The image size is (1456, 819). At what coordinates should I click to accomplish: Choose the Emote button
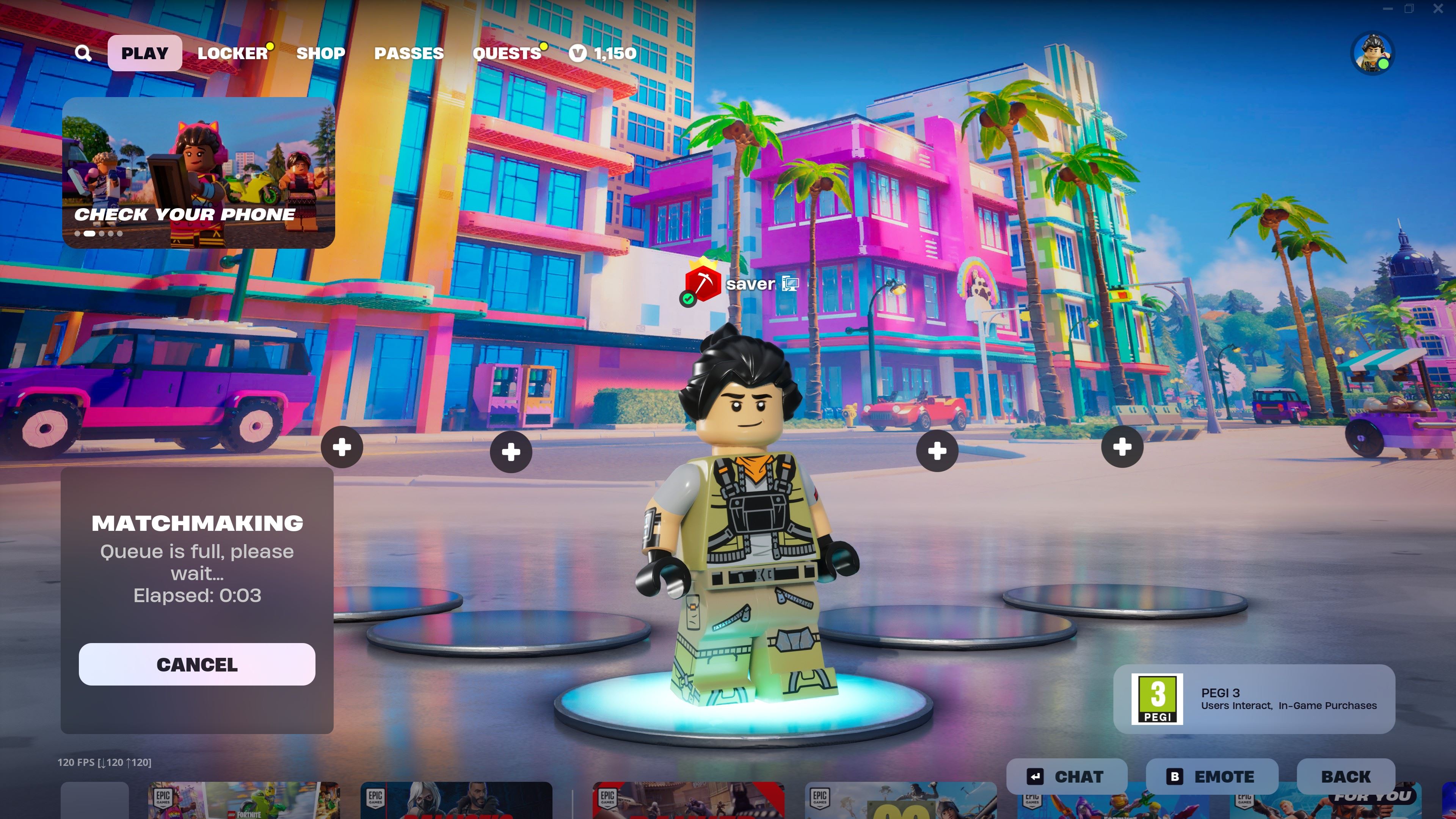click(x=1211, y=777)
